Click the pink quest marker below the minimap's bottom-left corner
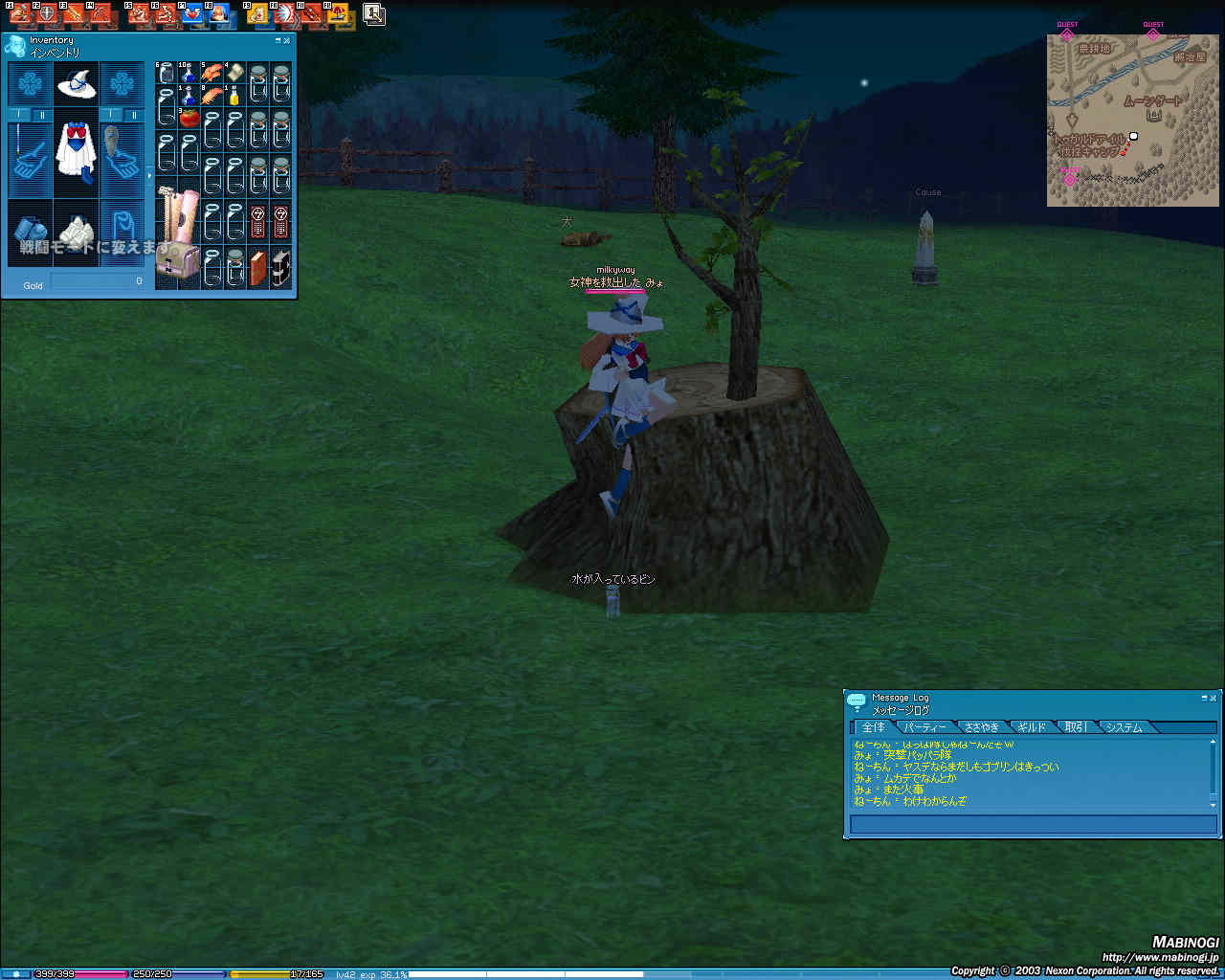The height and width of the screenshot is (980, 1225). [1069, 178]
